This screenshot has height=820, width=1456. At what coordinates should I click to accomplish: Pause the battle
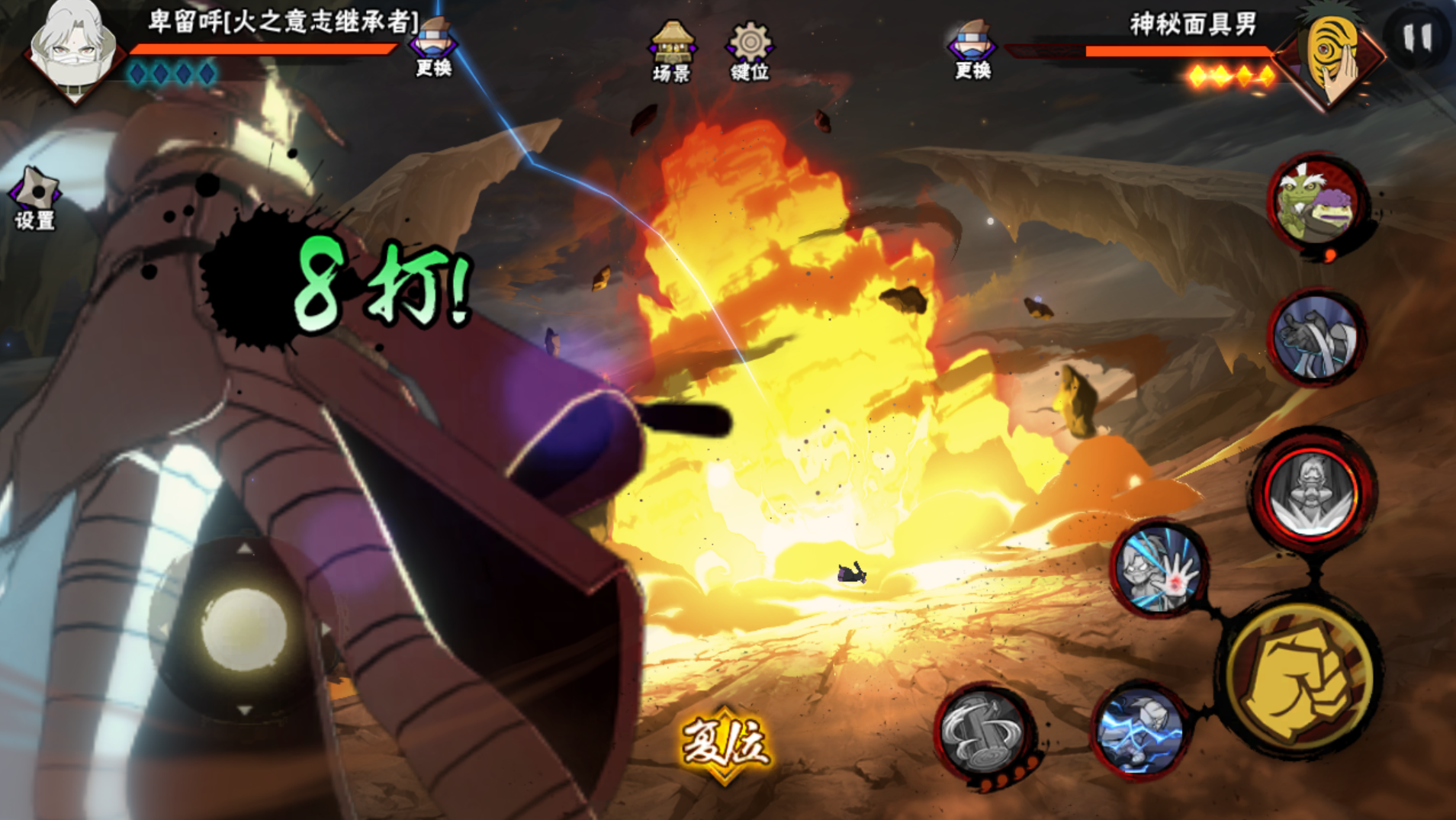(1417, 37)
